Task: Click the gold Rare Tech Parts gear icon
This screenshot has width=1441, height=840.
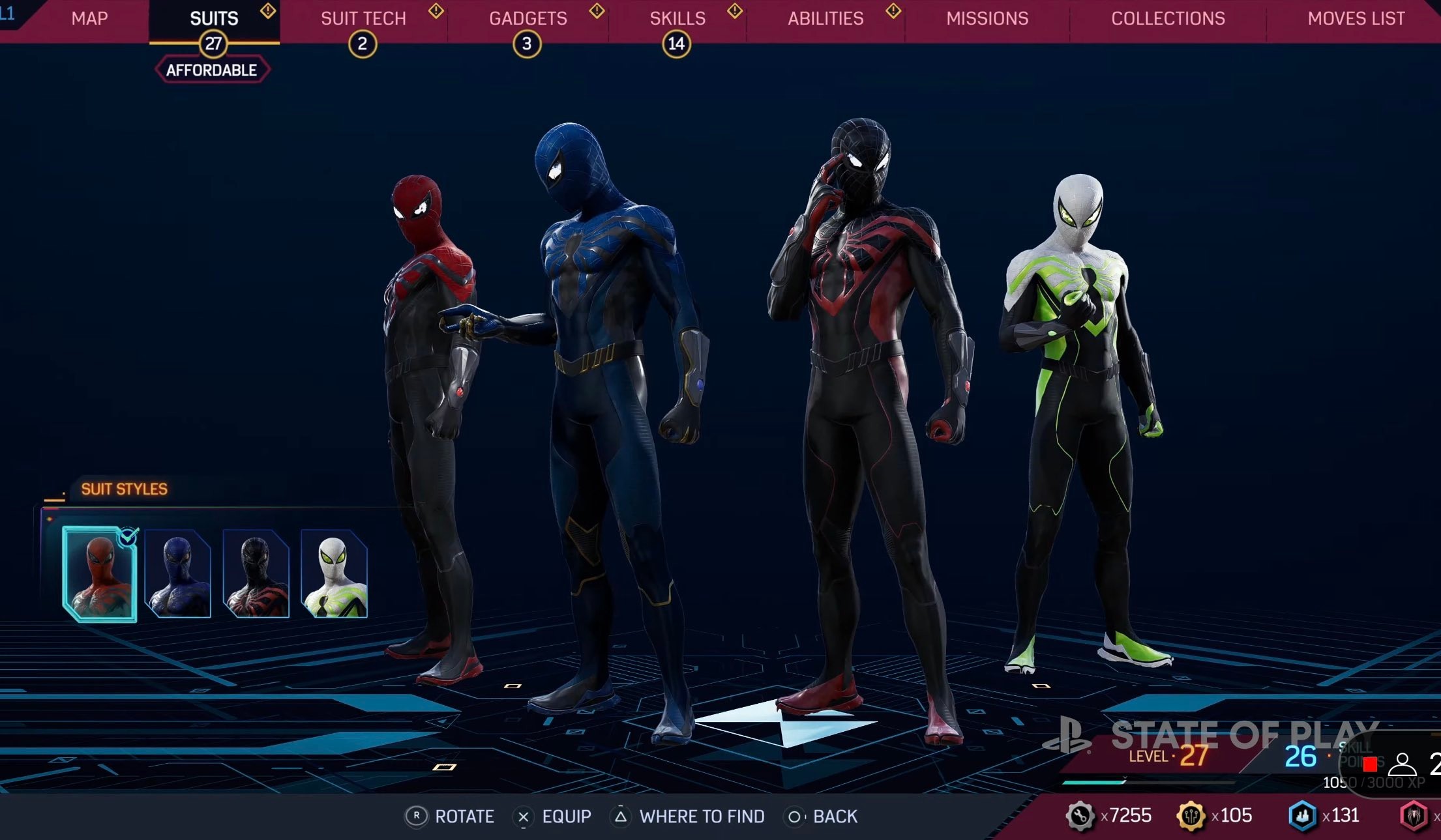Action: (x=1191, y=816)
